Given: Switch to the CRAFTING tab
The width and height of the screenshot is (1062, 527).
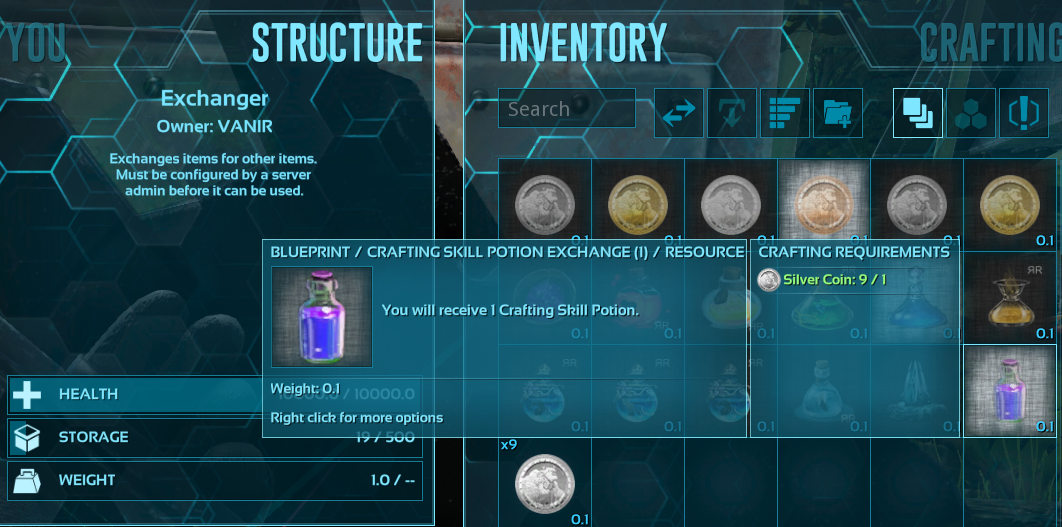Looking at the screenshot, I should pos(990,43).
